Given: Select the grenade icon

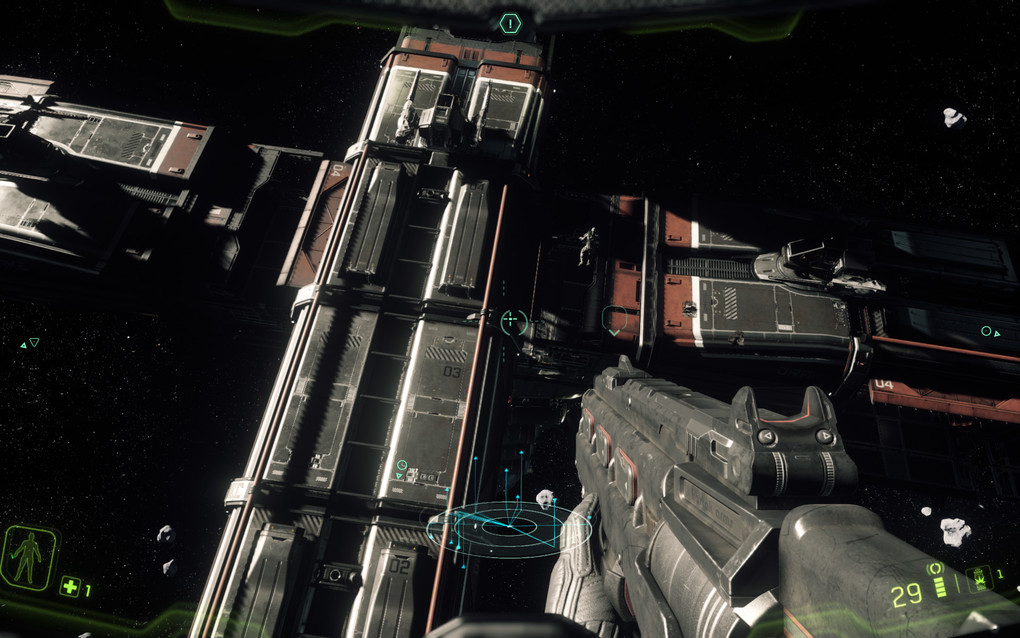Looking at the screenshot, I should pyautogui.click(x=980, y=577).
